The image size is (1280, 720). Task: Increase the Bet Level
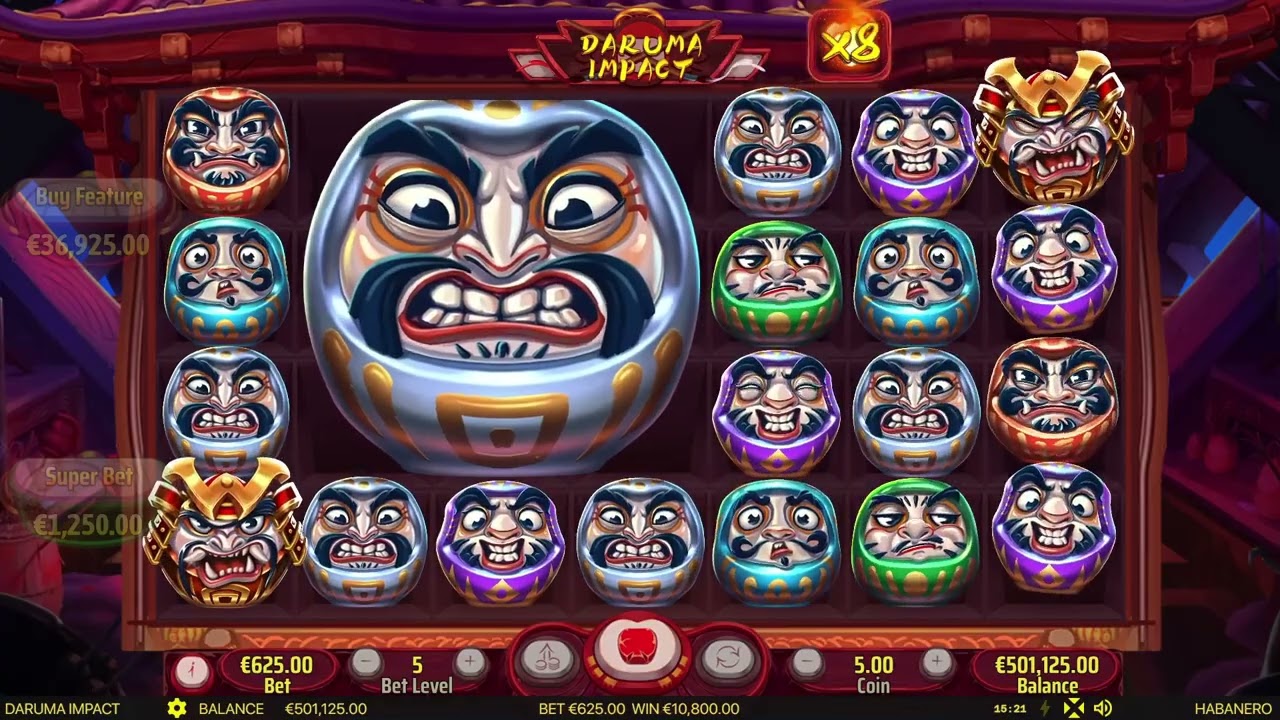[469, 662]
